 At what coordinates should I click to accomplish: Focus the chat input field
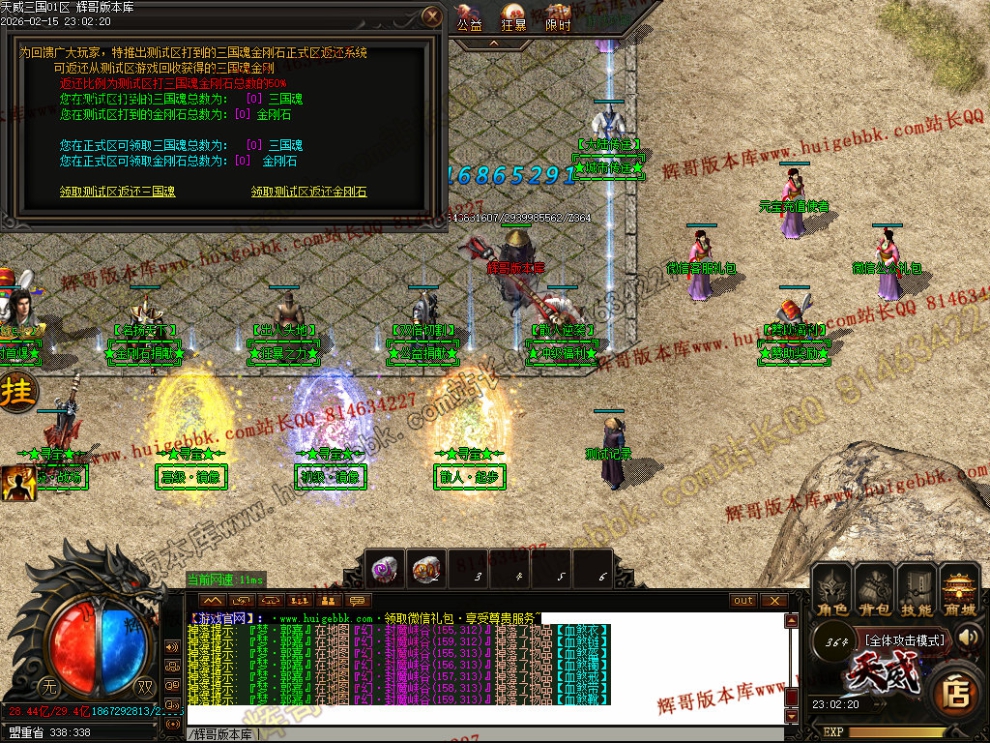[x=480, y=734]
